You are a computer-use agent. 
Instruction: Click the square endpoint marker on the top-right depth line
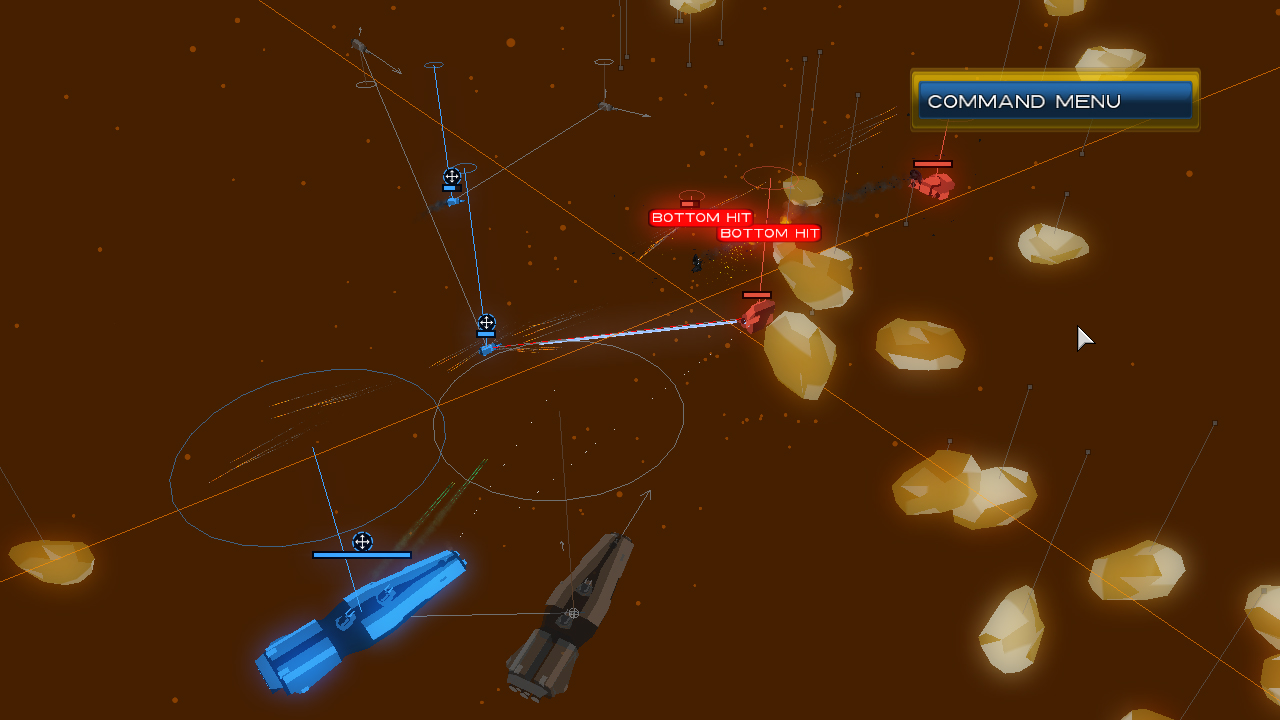pos(1081,153)
